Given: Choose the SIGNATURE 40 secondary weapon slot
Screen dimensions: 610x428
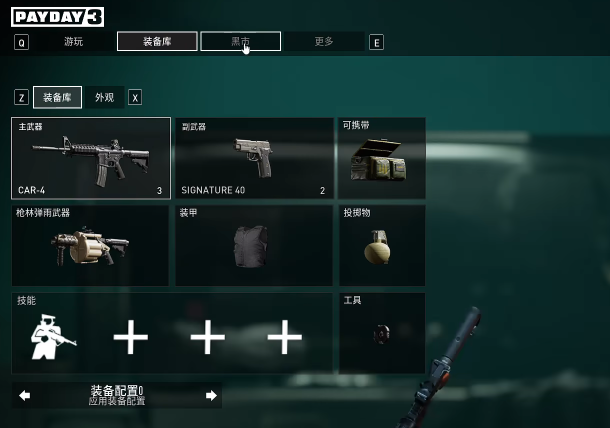Looking at the screenshot, I should tap(254, 158).
